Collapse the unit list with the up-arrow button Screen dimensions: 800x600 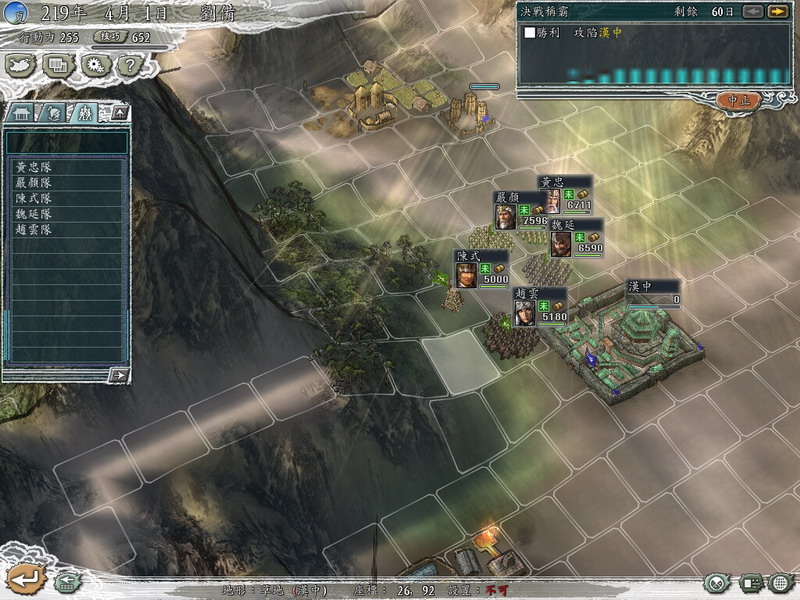pos(119,112)
